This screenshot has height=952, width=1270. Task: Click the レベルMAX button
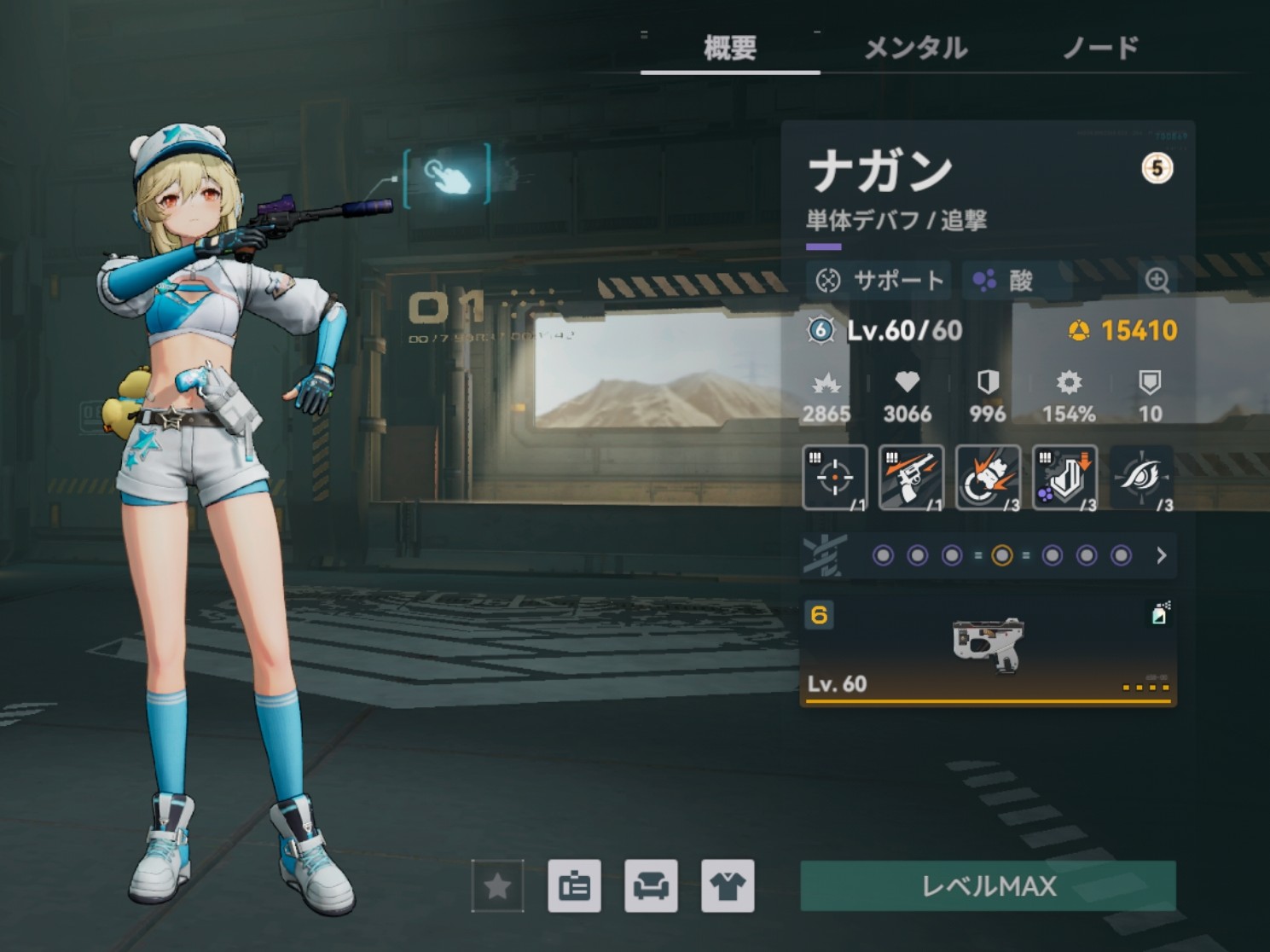click(x=988, y=885)
